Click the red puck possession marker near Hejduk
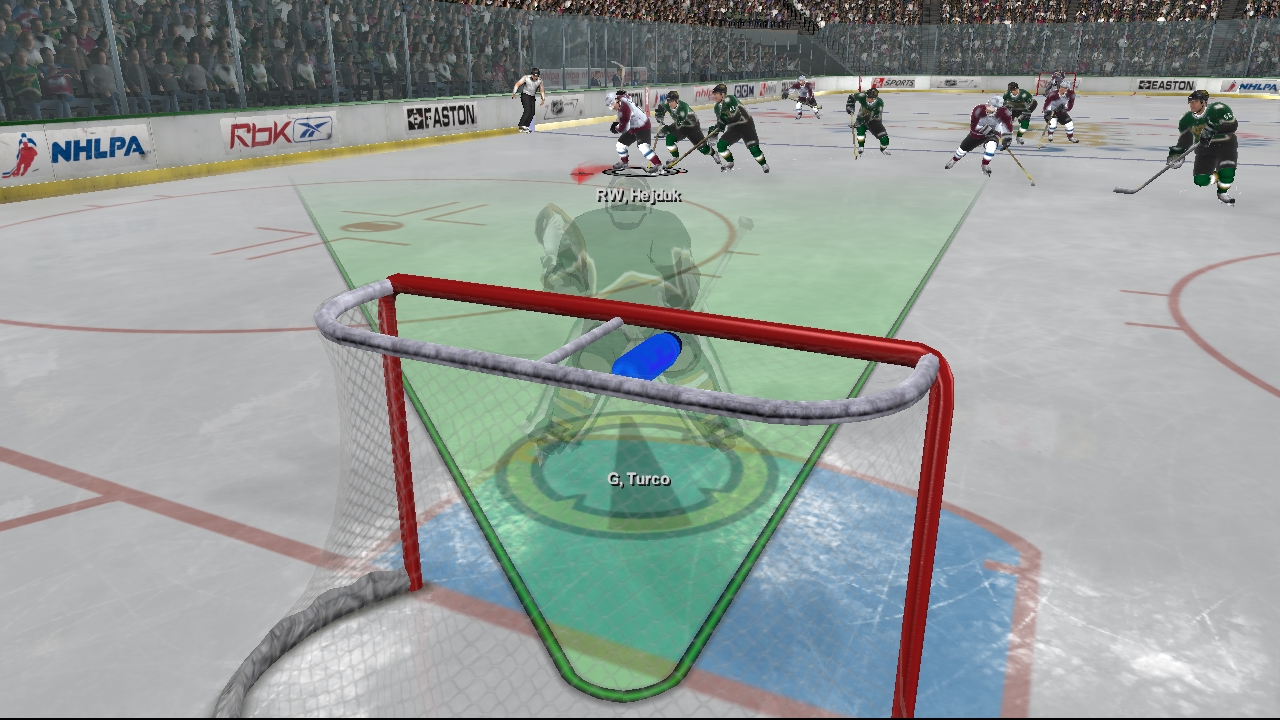The image size is (1280, 720). (582, 172)
